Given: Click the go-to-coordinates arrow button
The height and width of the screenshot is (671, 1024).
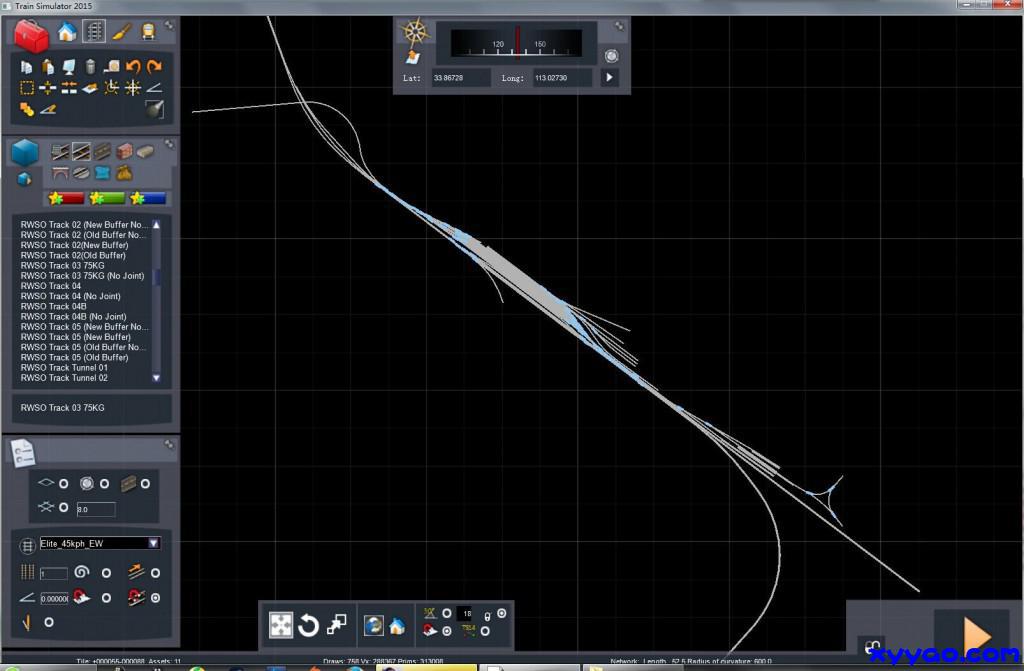Looking at the screenshot, I should 609,77.
